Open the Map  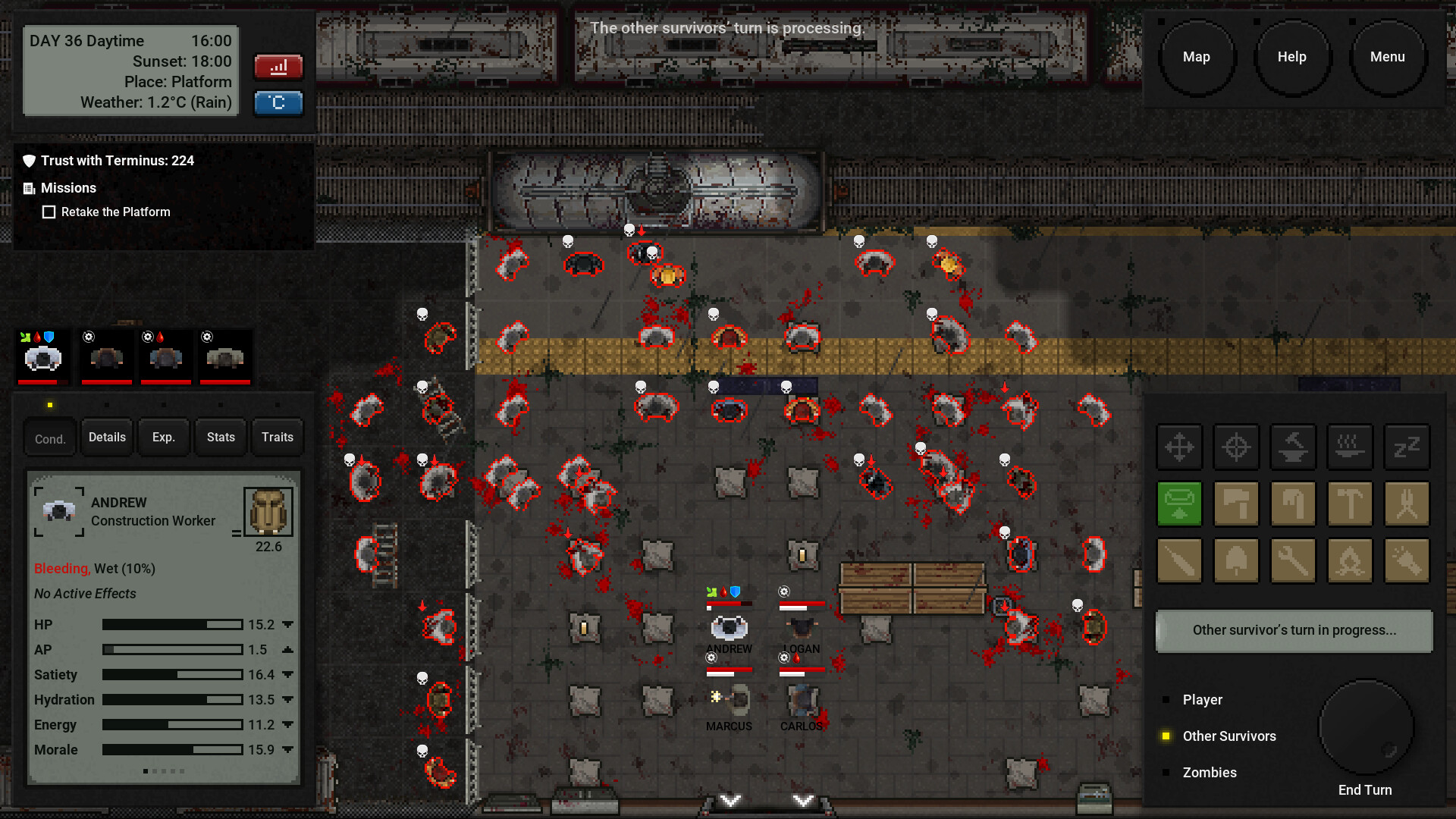(x=1197, y=56)
